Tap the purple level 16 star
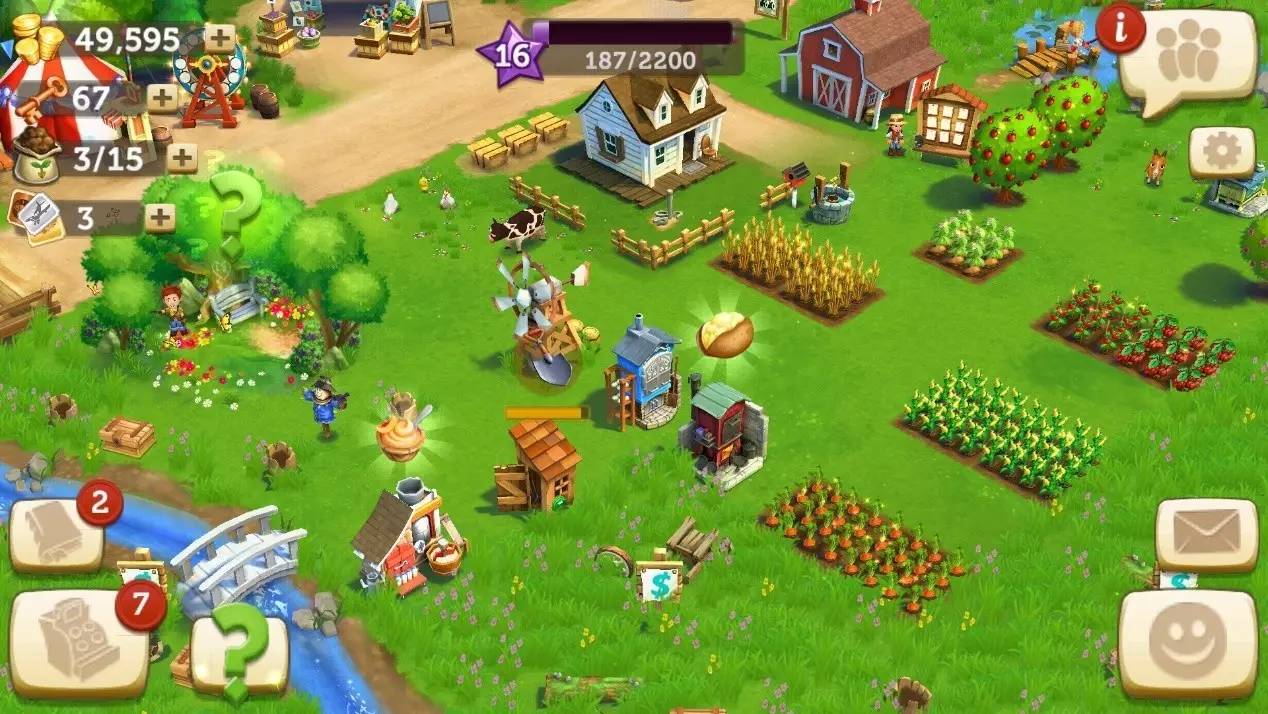 [513, 54]
